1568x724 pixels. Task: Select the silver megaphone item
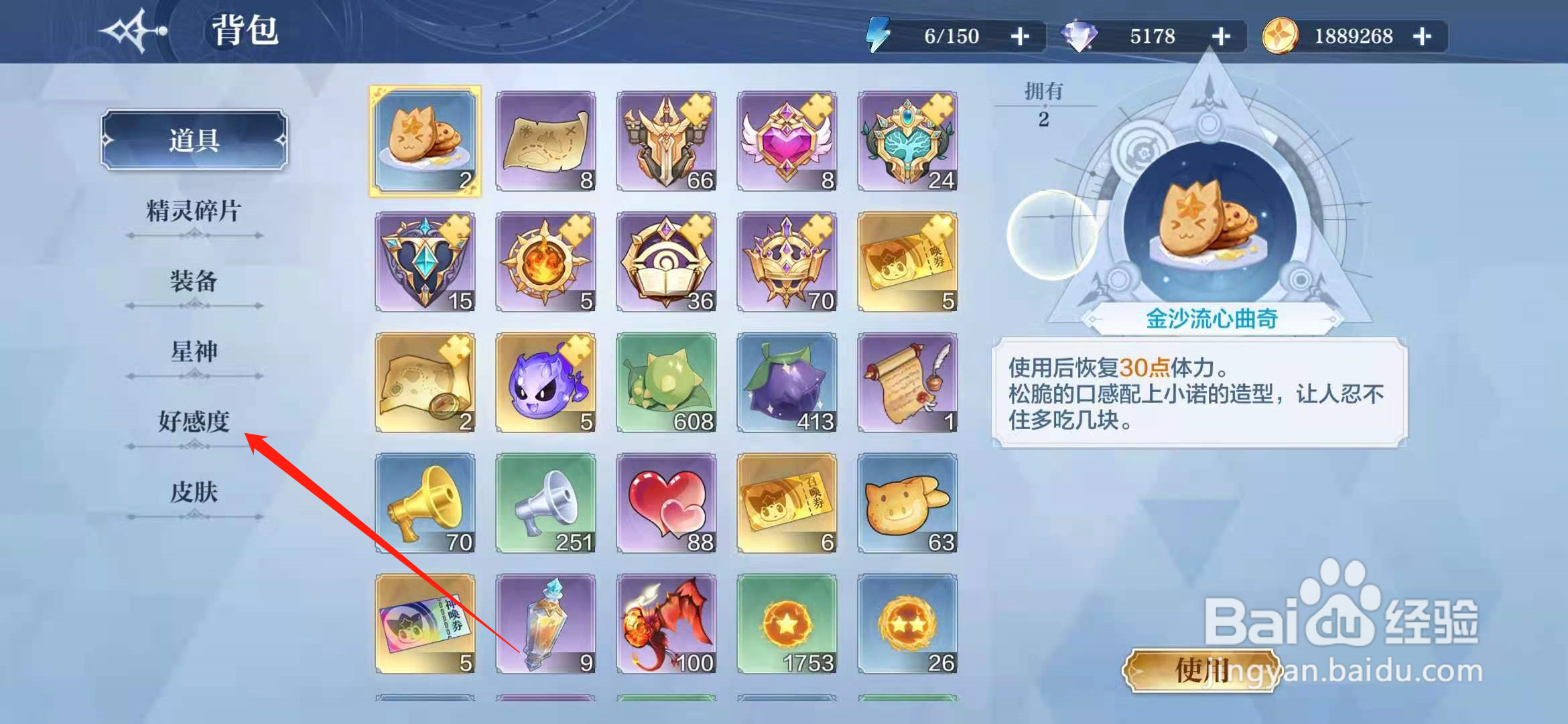[546, 501]
